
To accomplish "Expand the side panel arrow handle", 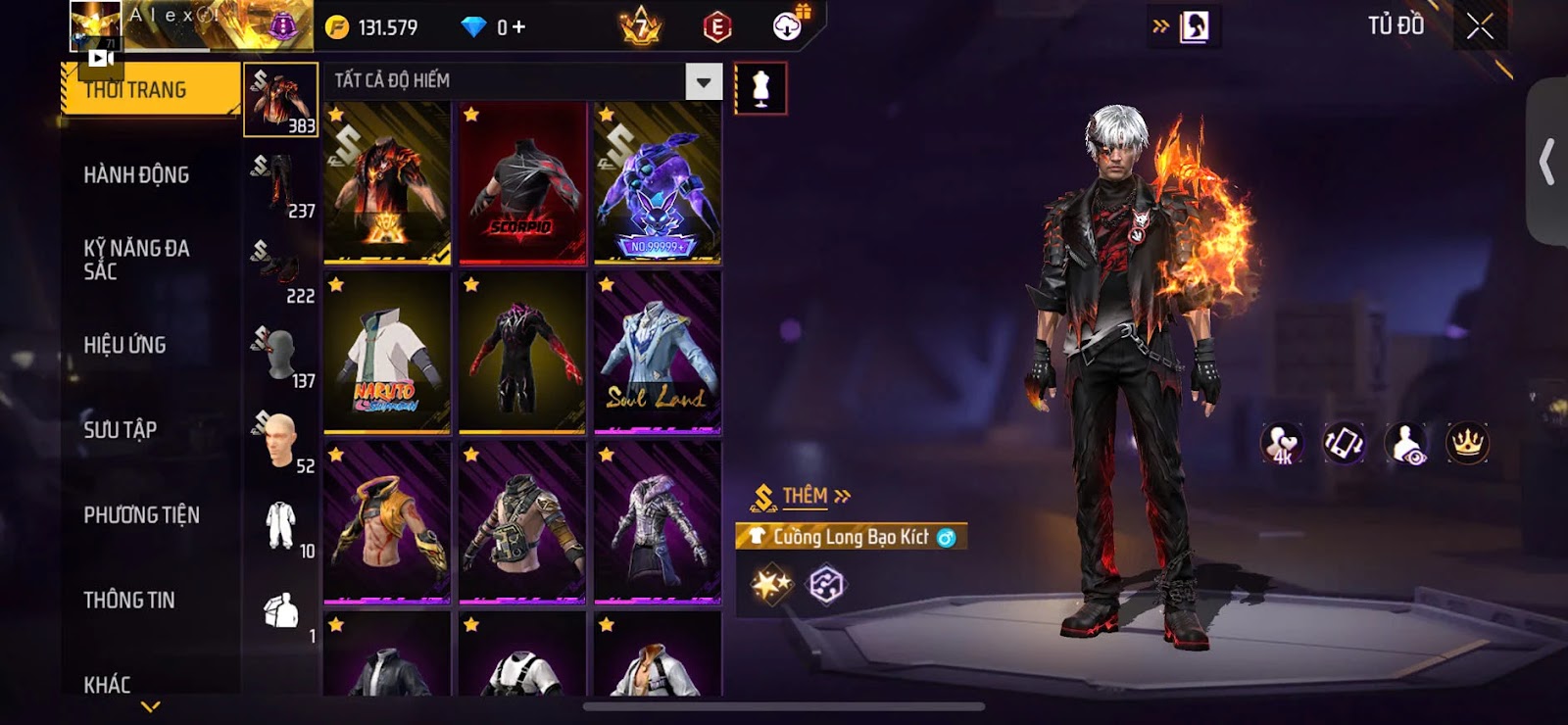I will (x=1547, y=162).
